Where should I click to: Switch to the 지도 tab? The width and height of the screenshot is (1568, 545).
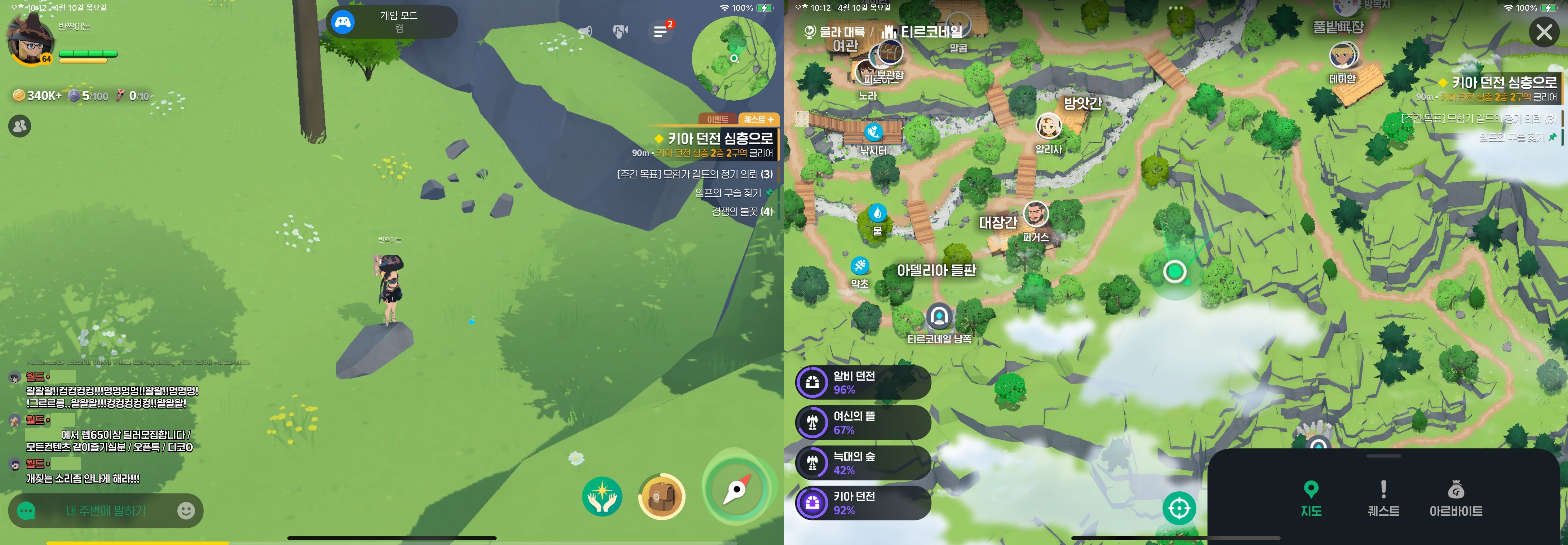click(x=1311, y=498)
